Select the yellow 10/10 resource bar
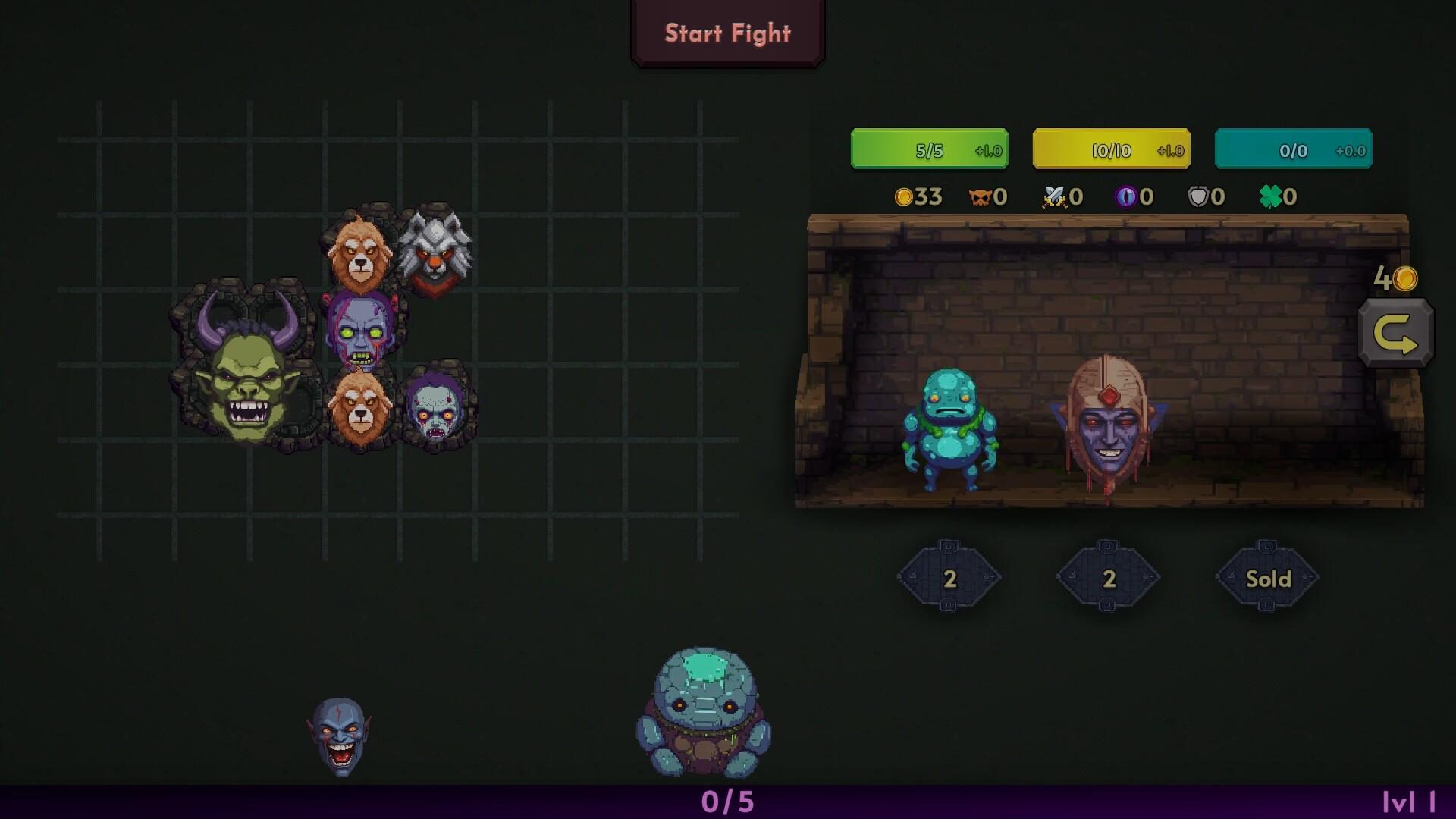Screen dimensions: 1456x819 1109,149
